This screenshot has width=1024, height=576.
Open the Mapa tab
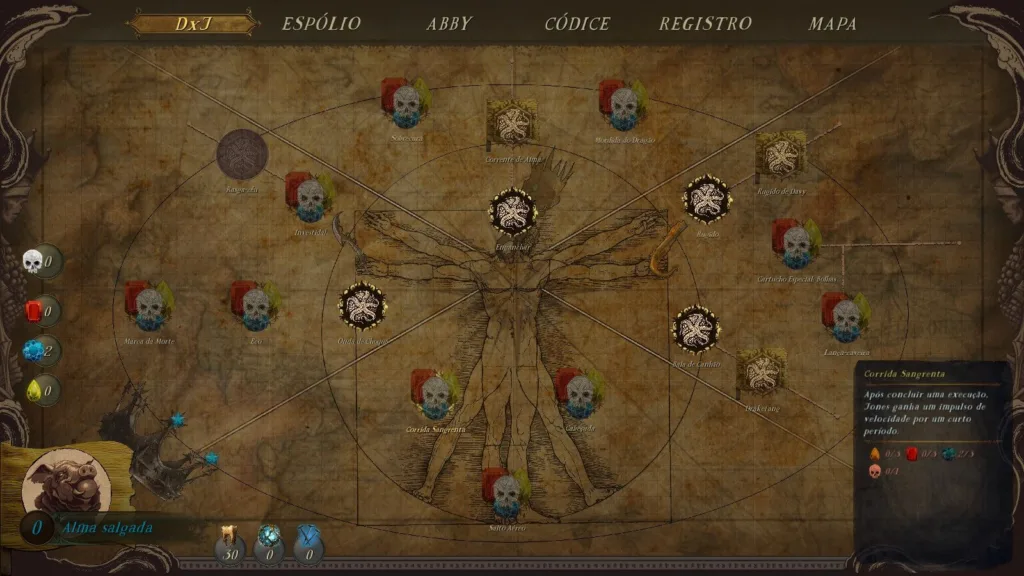(x=832, y=24)
